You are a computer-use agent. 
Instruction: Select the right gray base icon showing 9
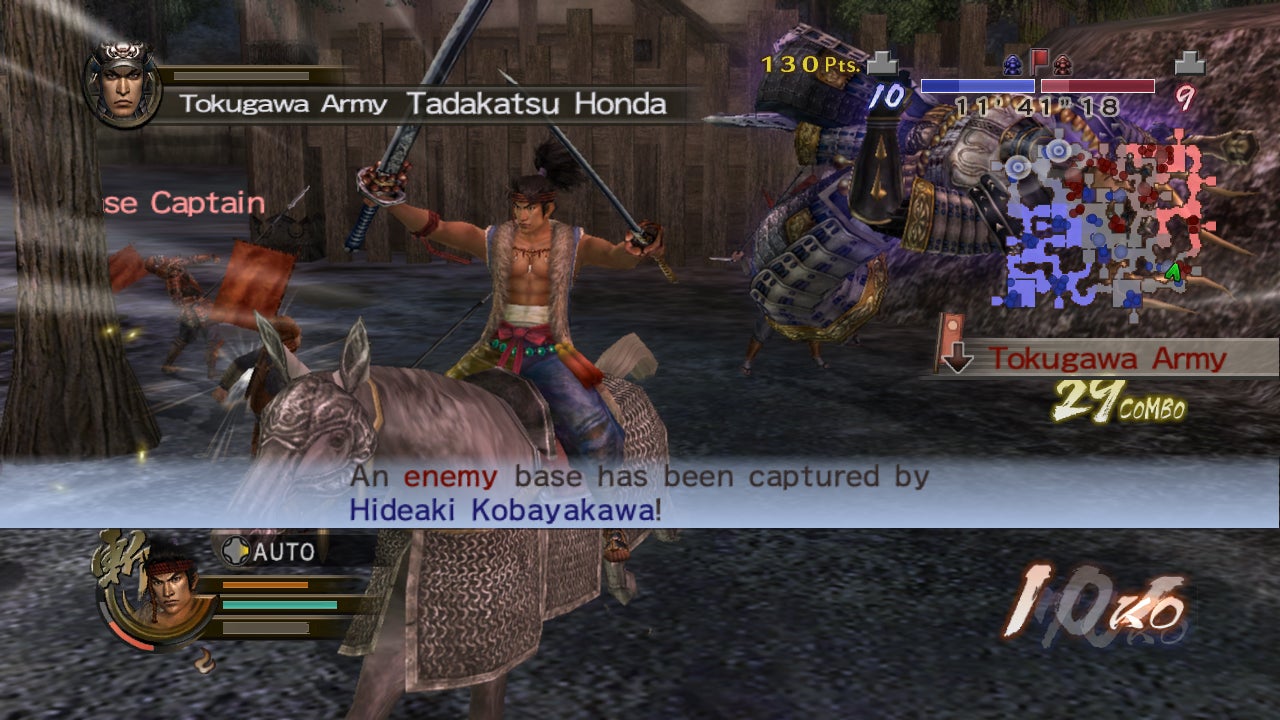tap(1188, 63)
